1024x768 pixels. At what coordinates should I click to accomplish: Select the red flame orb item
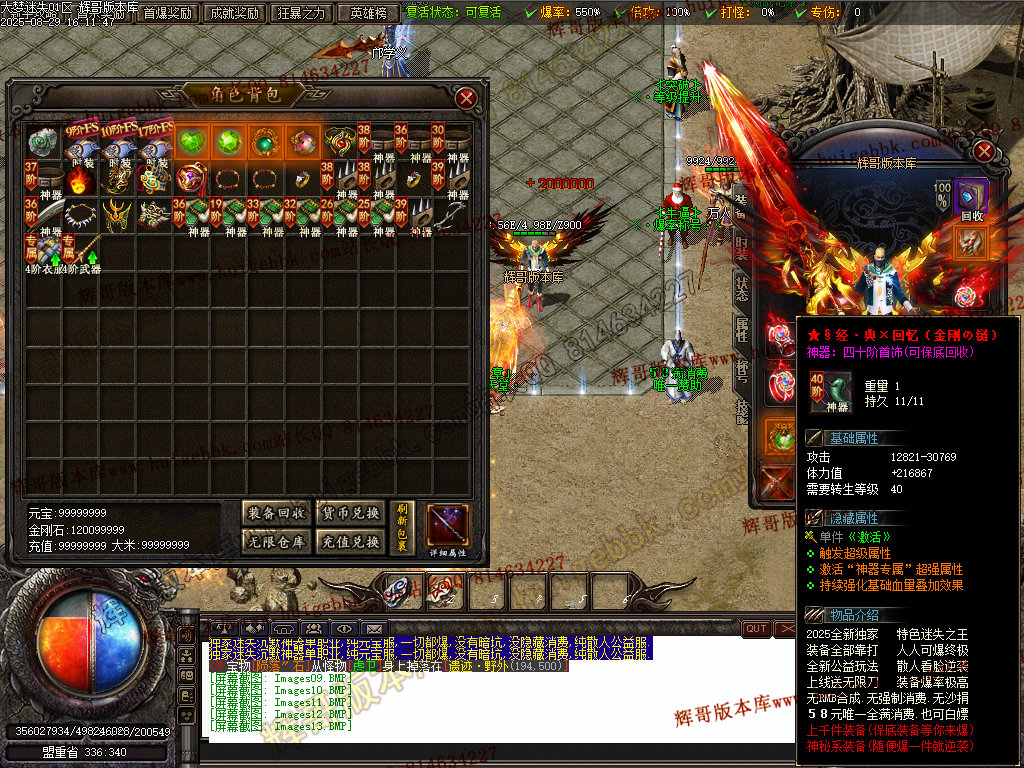coord(81,180)
